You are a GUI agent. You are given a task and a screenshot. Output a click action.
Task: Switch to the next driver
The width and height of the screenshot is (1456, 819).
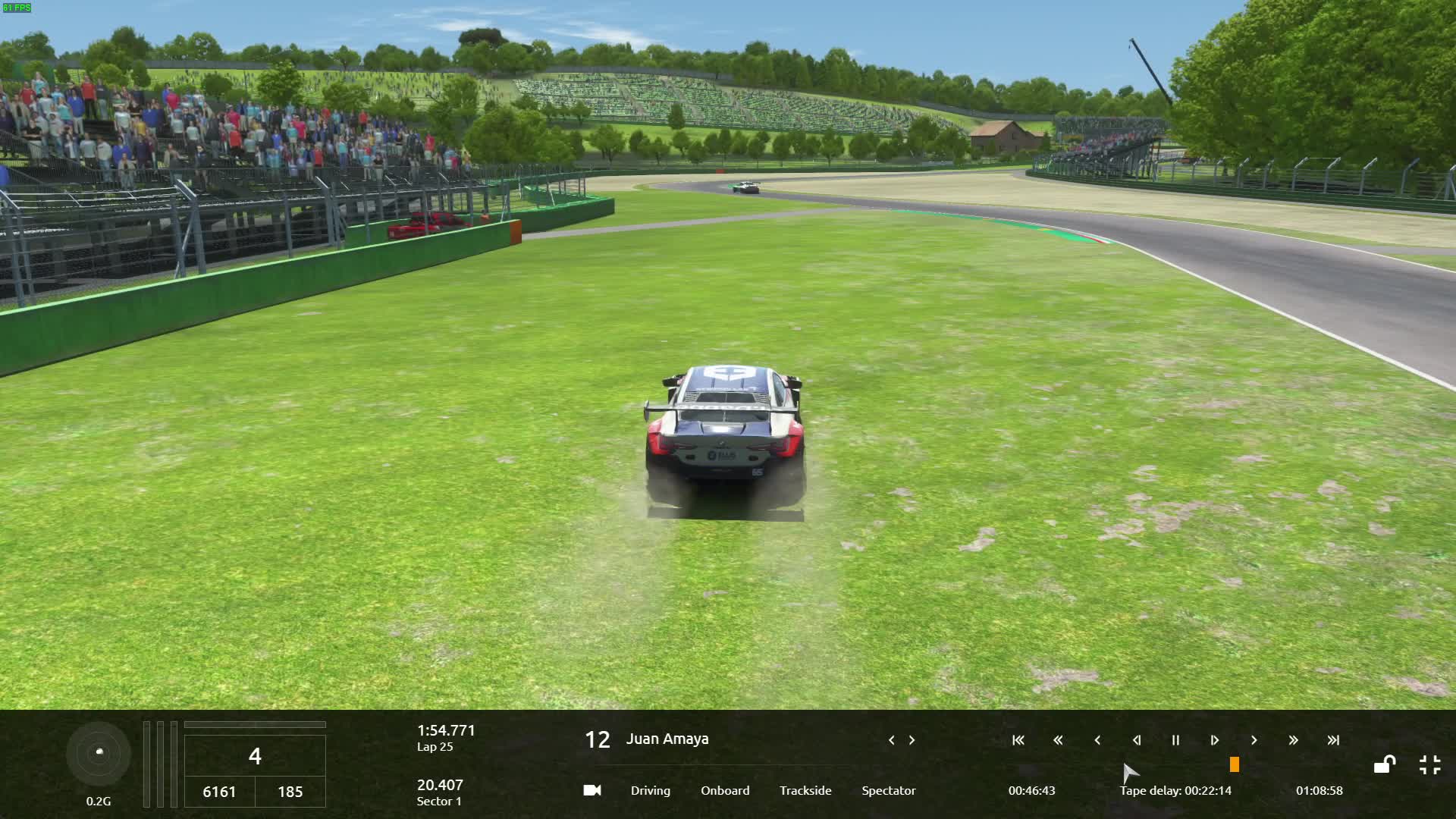coord(912,740)
